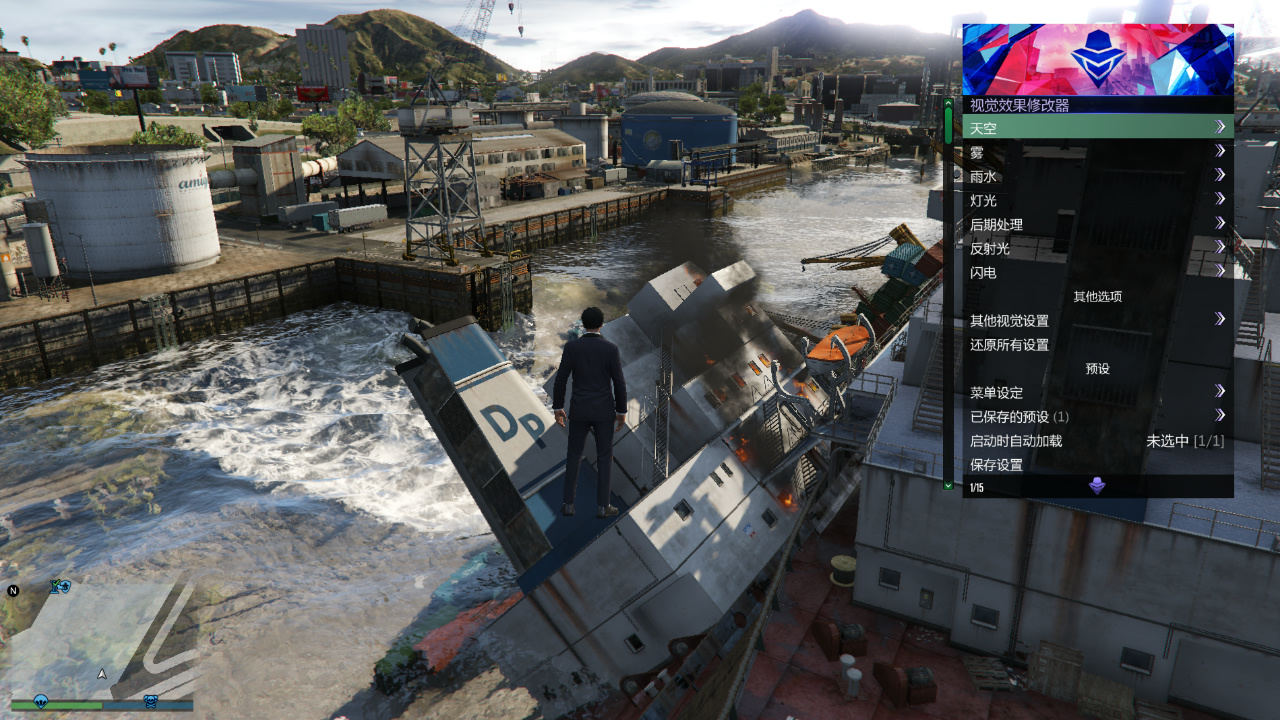
Task: Click the purple spy-hat scroll icon below 1/15
Action: pyautogui.click(x=1098, y=486)
